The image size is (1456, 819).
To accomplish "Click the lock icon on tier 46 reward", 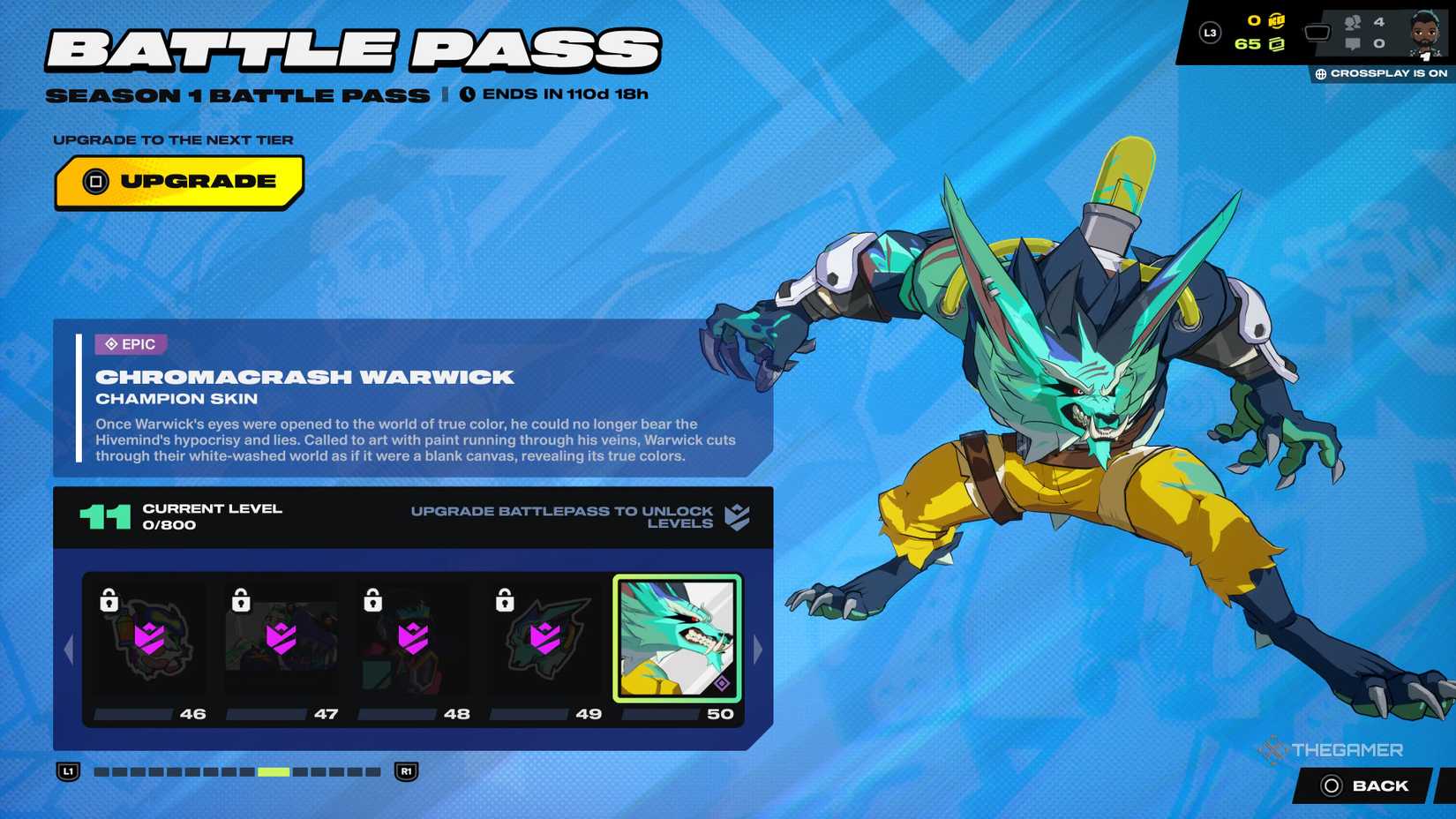I will point(109,600).
